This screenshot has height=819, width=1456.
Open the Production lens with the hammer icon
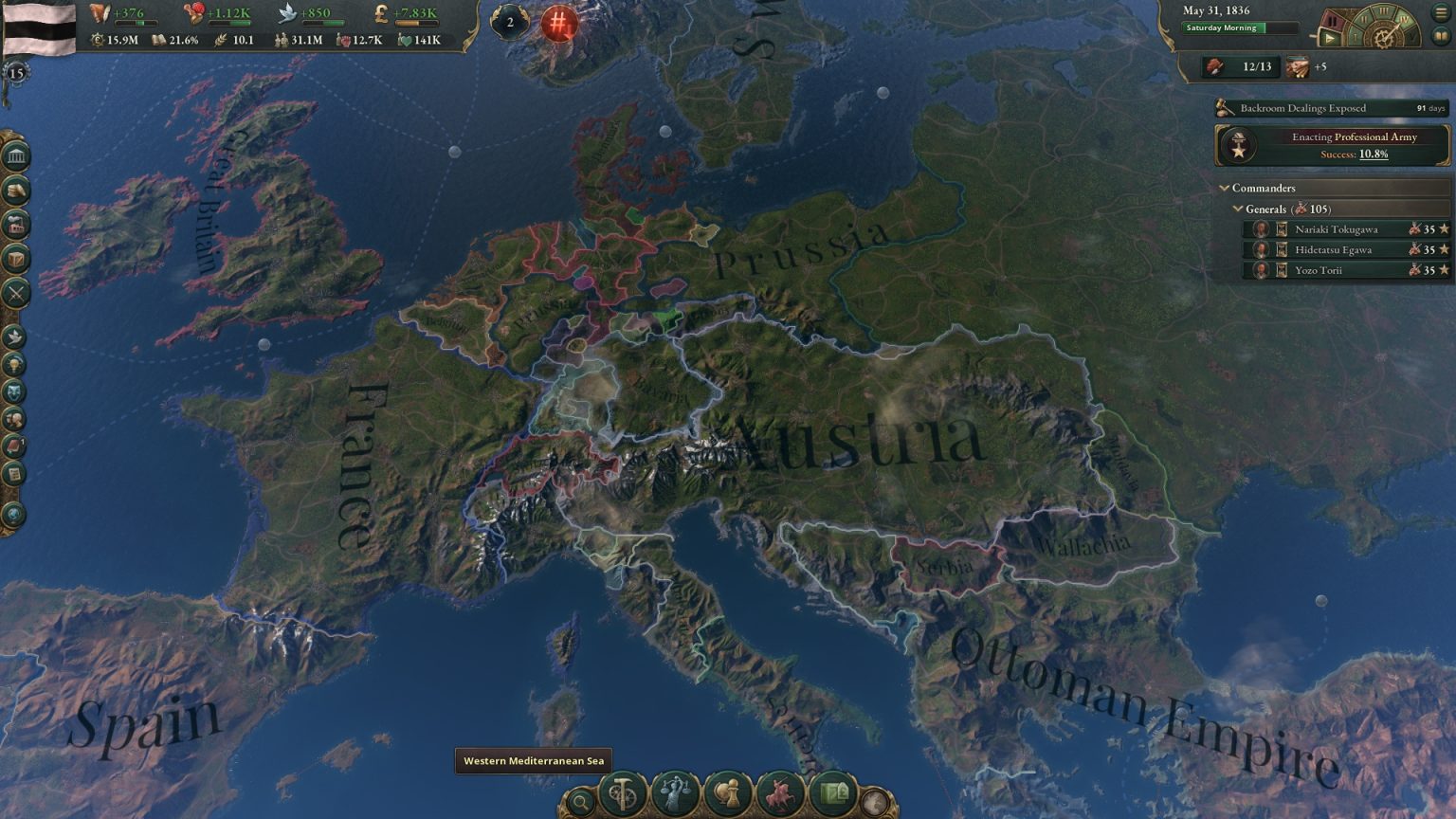(623, 792)
